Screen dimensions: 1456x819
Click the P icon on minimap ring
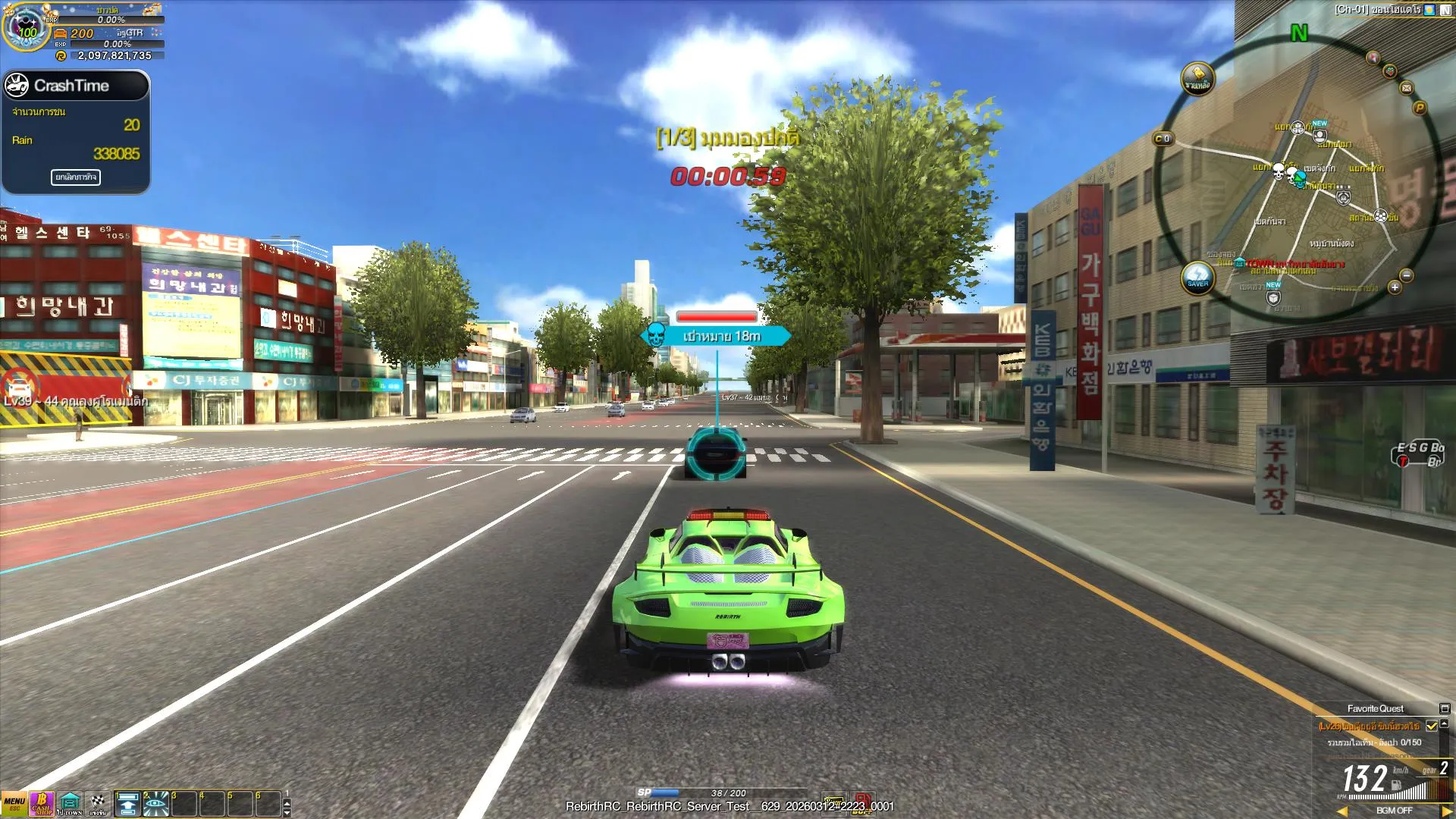pyautogui.click(x=1420, y=108)
